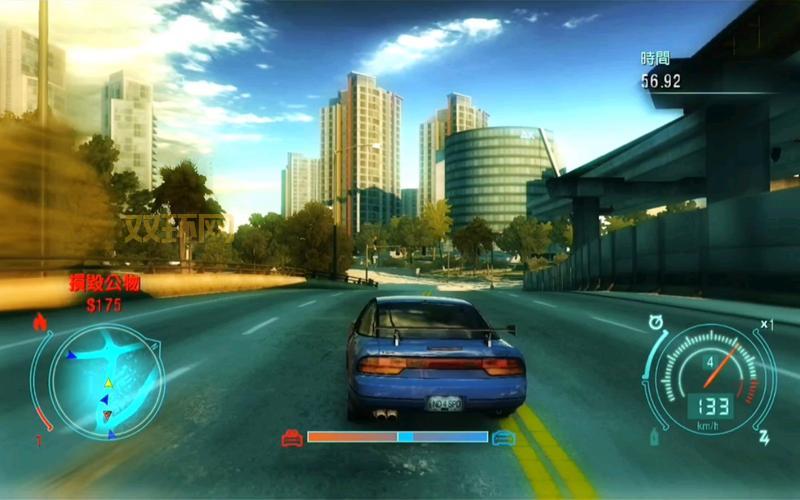The height and width of the screenshot is (500, 800).
Task: Select the red flame heat icon
Action: pyautogui.click(x=40, y=322)
